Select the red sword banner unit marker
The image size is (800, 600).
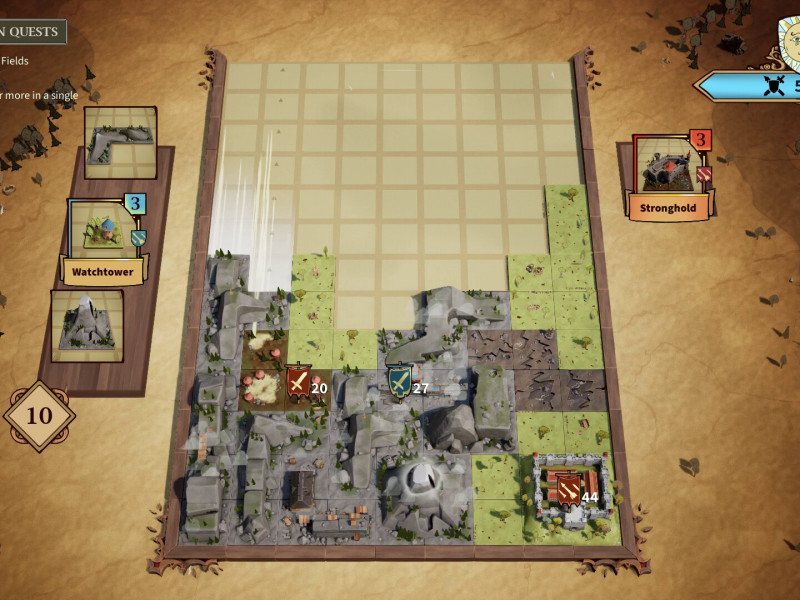click(298, 383)
